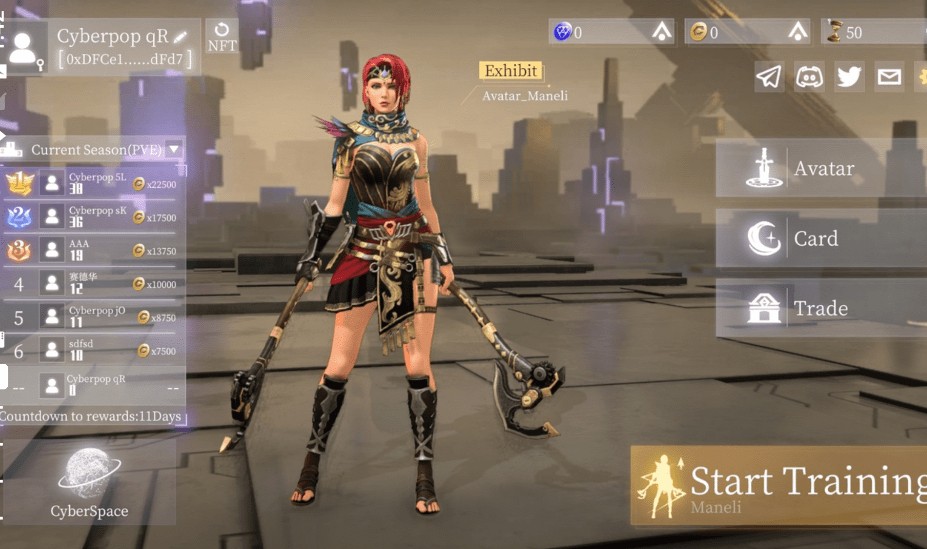Edit player name with pencil icon
Screen dimensions: 927x549
(180, 37)
